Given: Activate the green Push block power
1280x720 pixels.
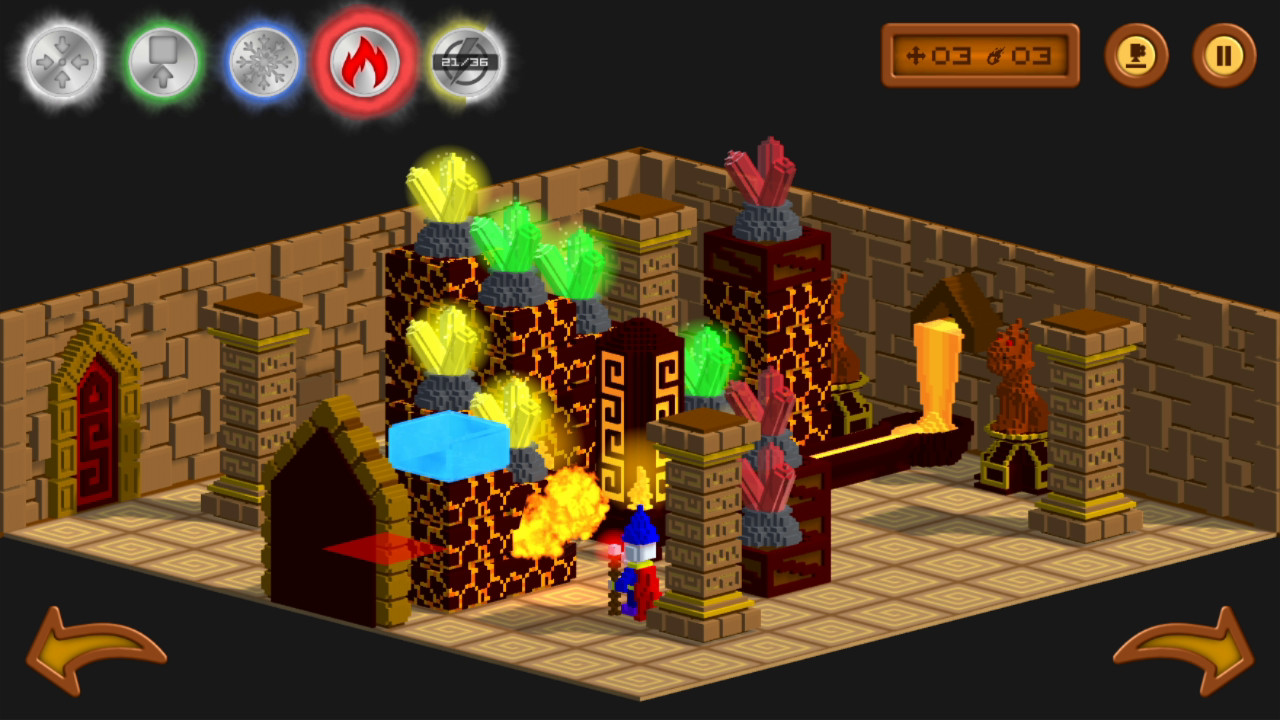Looking at the screenshot, I should pos(163,60).
